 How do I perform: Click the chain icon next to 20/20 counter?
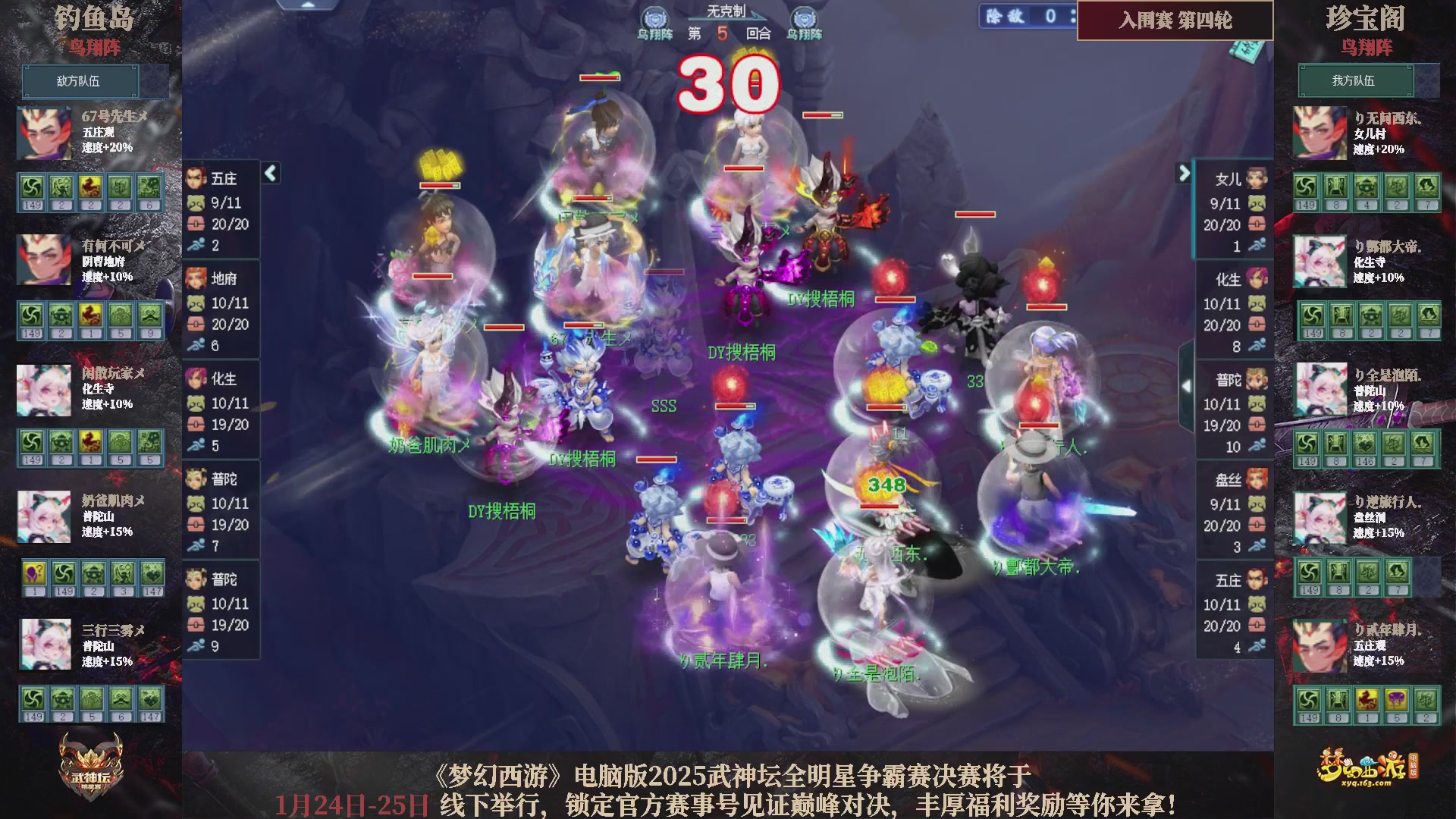coord(196,224)
